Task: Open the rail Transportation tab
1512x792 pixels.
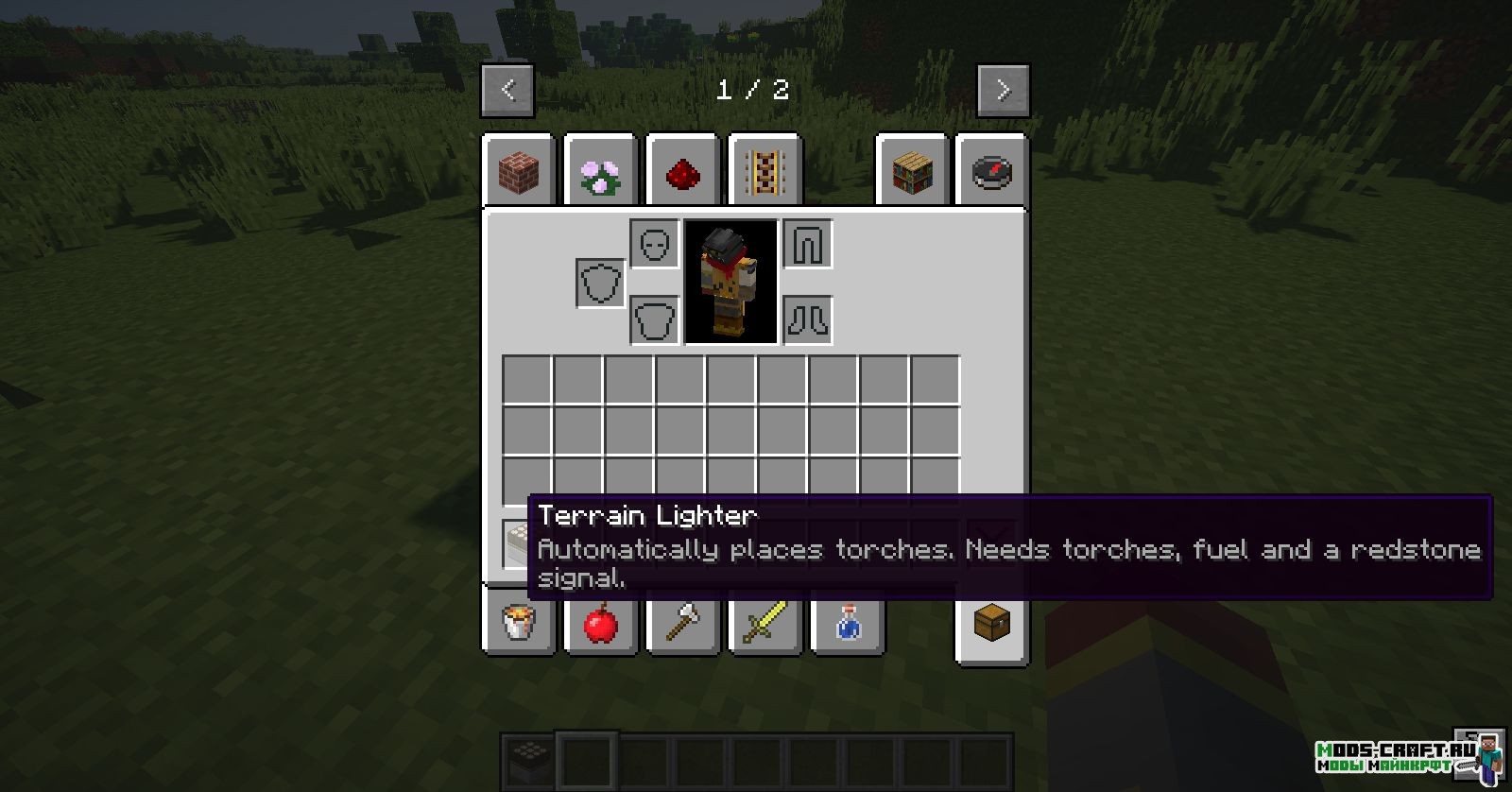Action: coord(765,172)
